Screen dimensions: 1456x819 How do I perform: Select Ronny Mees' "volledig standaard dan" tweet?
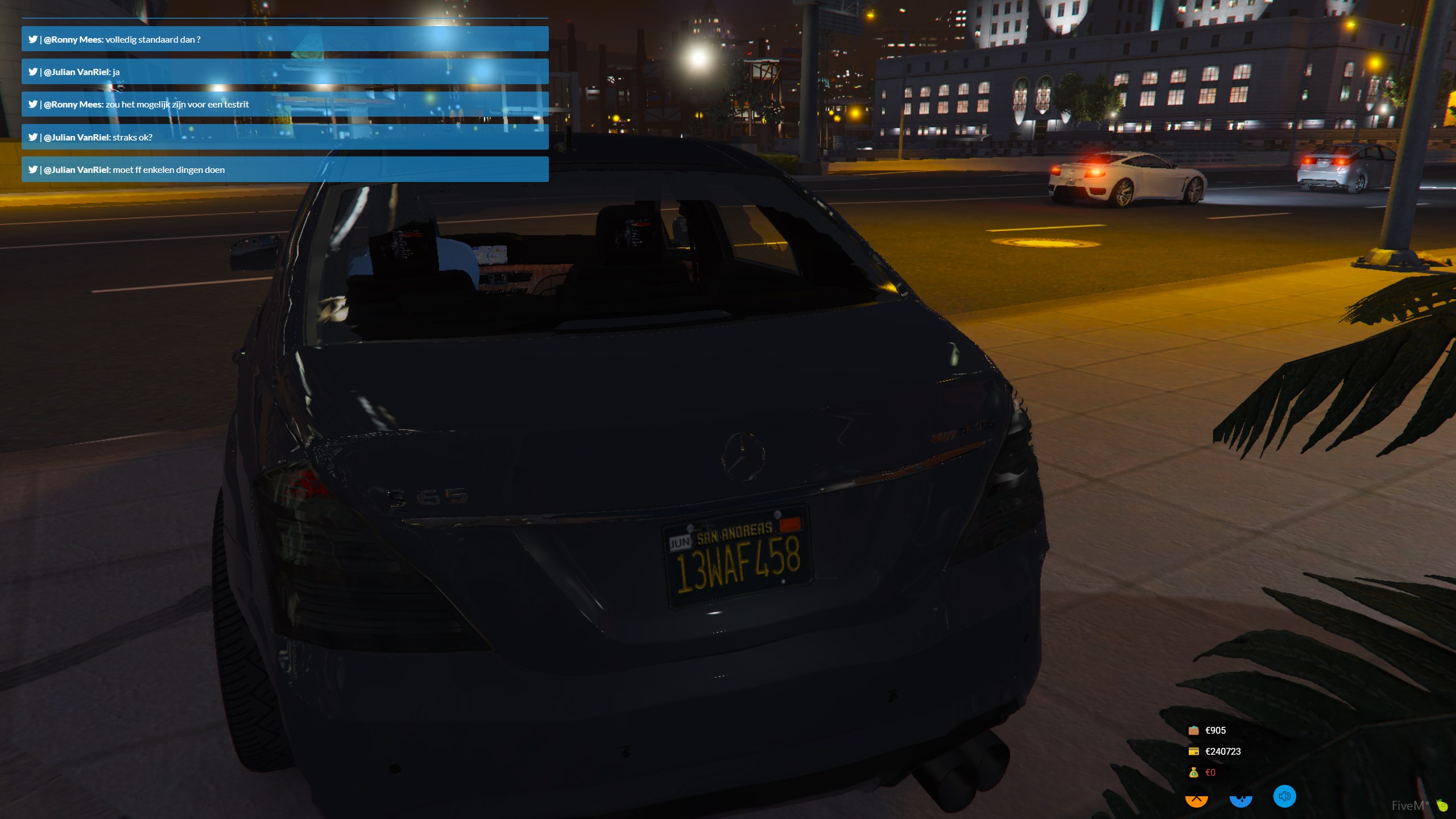pyautogui.click(x=284, y=39)
